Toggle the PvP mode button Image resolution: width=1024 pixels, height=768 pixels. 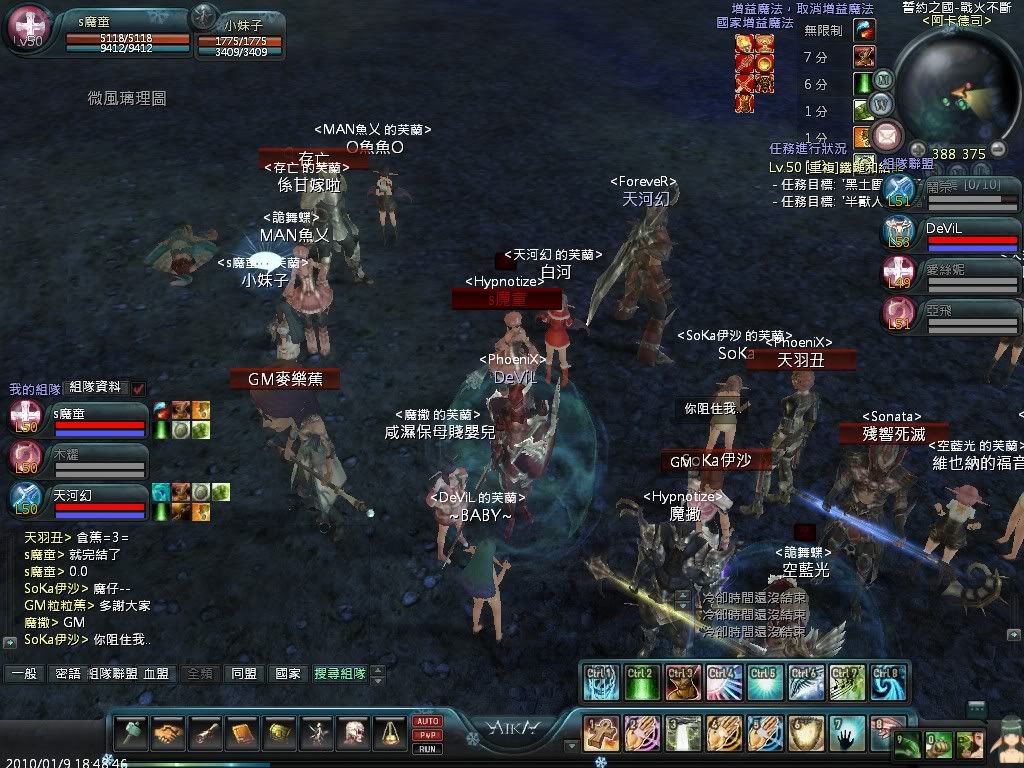pyautogui.click(x=427, y=734)
